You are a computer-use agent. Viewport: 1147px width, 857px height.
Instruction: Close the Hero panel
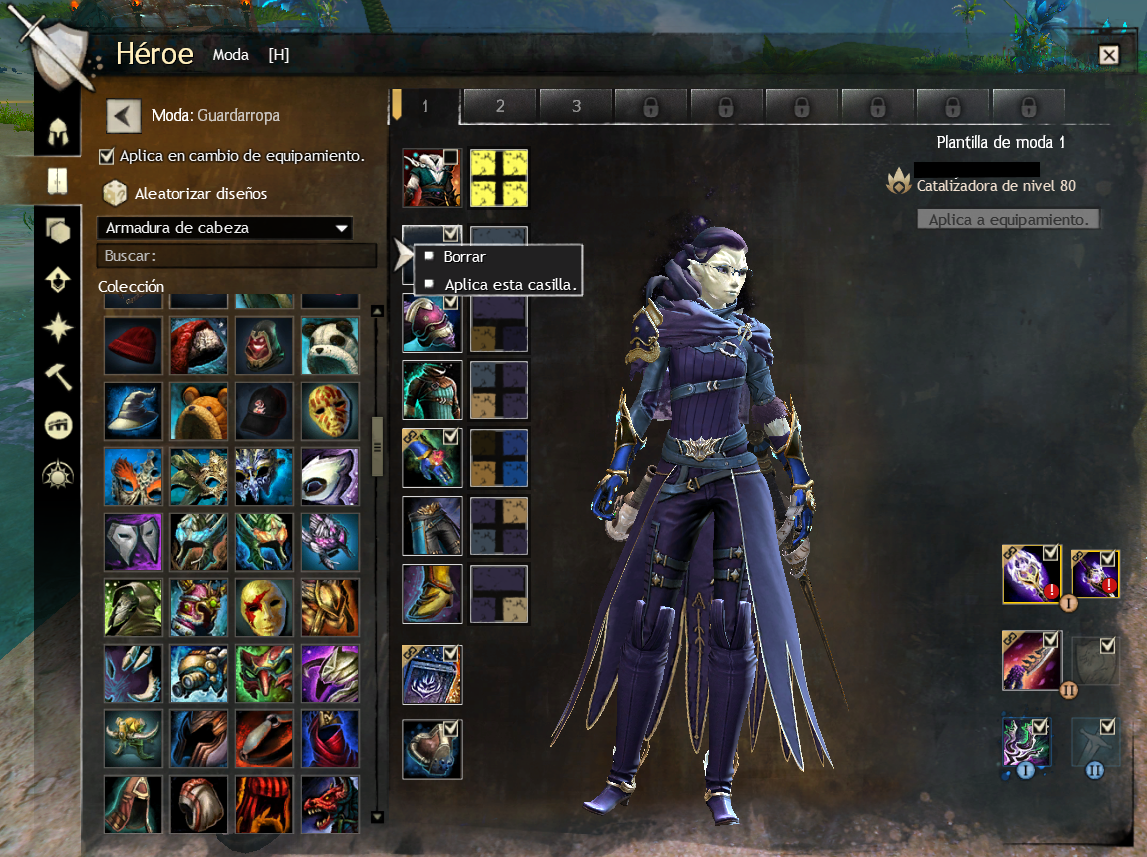1108,55
